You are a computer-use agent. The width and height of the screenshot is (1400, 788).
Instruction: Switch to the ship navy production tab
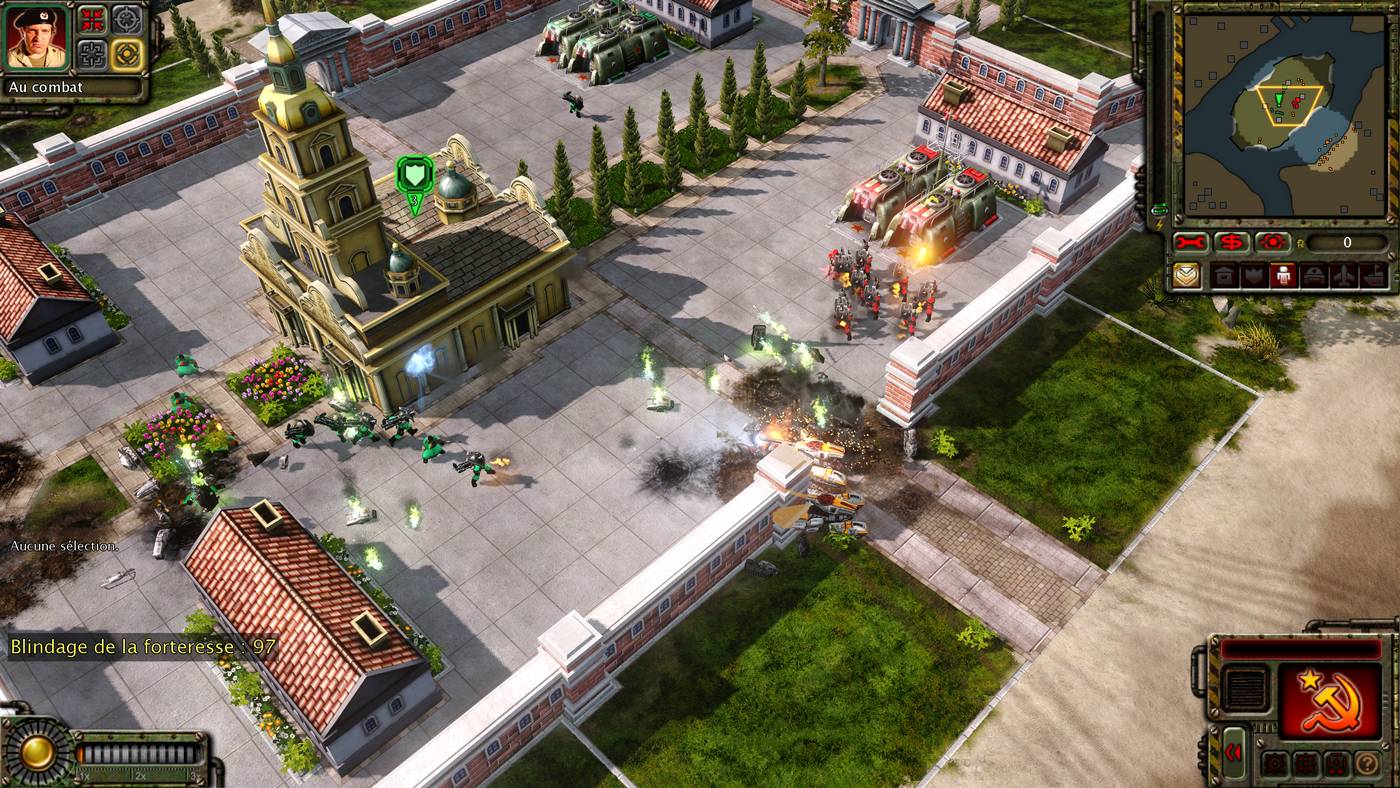[1374, 276]
